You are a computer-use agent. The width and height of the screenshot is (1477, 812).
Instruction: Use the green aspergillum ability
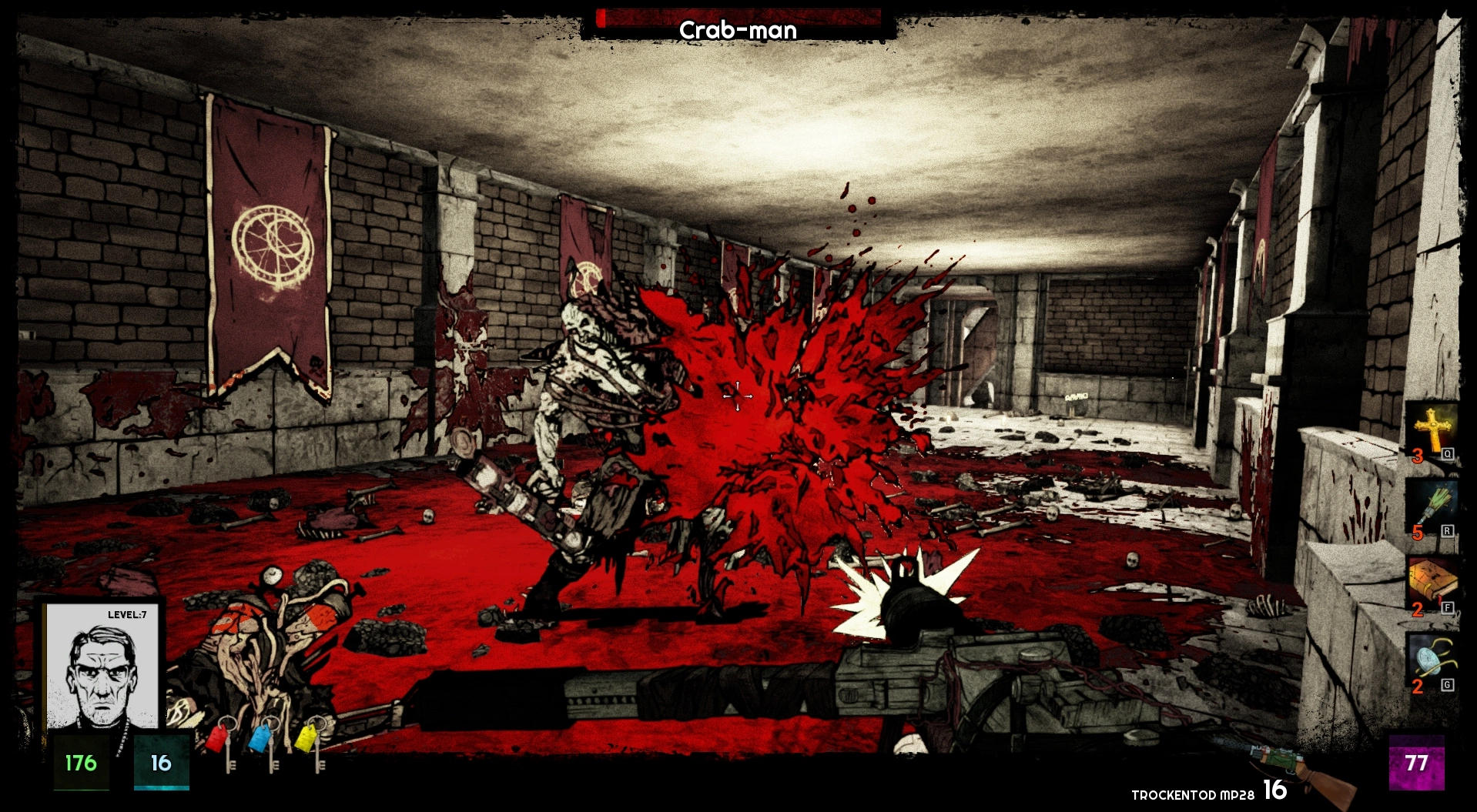[1432, 506]
